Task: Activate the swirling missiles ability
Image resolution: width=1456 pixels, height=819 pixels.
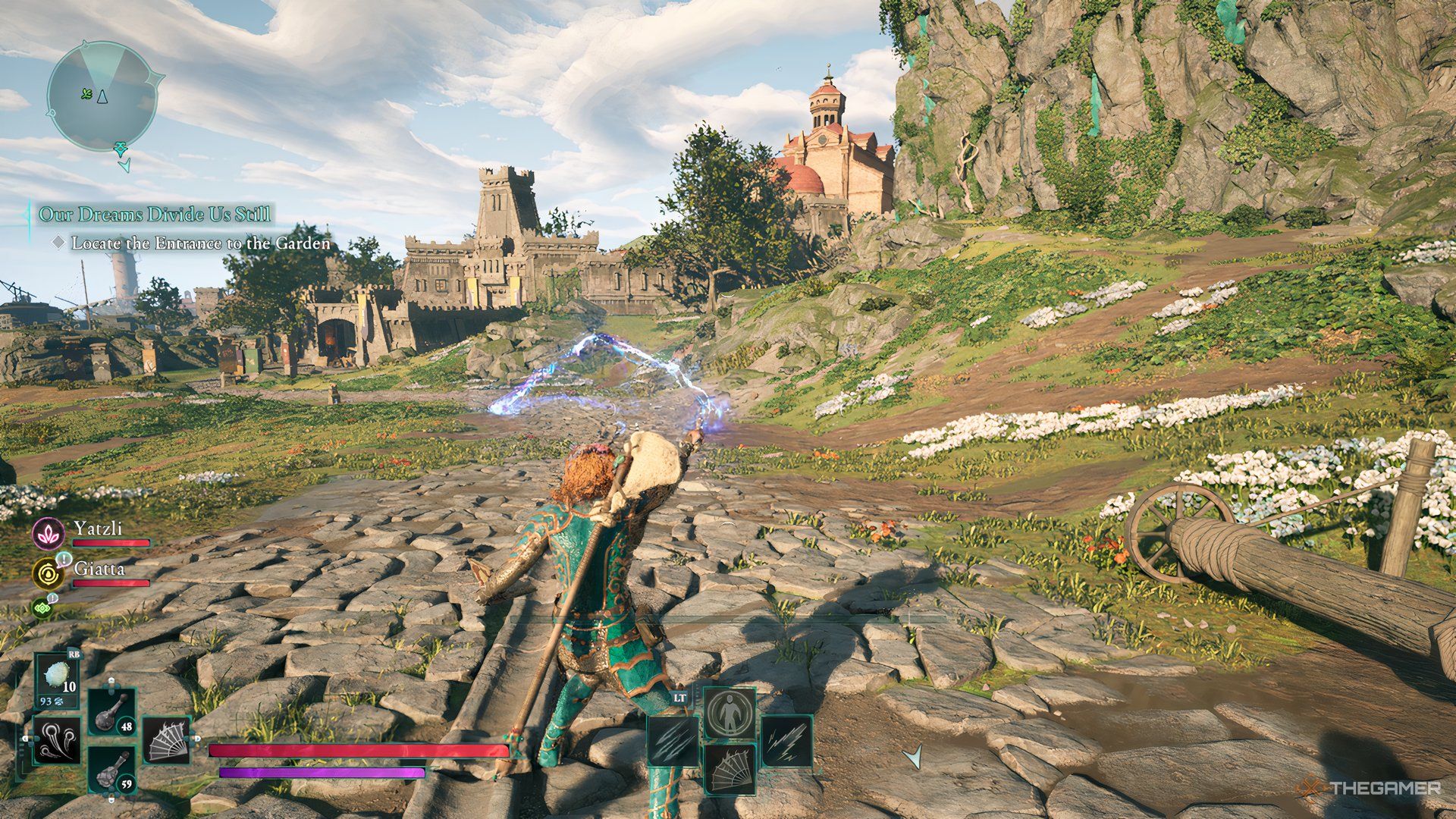Action: (x=57, y=739)
